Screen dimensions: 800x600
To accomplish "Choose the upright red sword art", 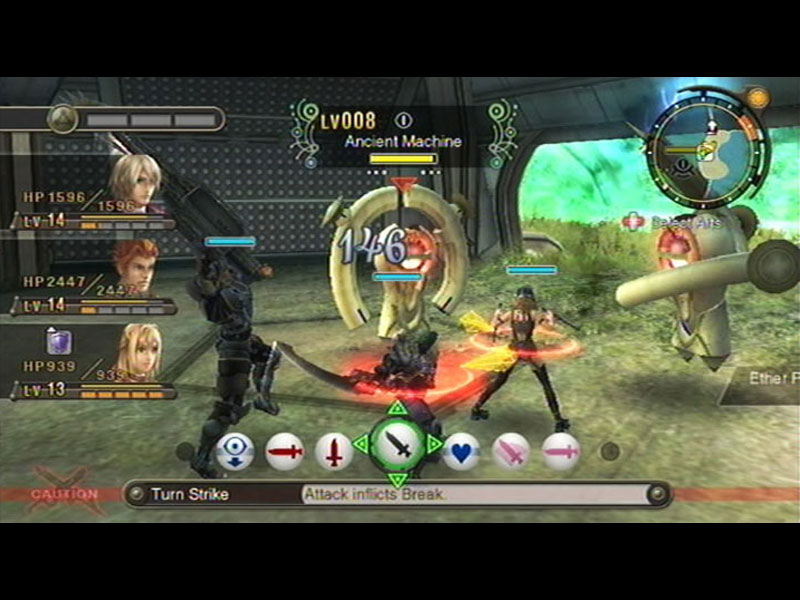I will tap(333, 451).
